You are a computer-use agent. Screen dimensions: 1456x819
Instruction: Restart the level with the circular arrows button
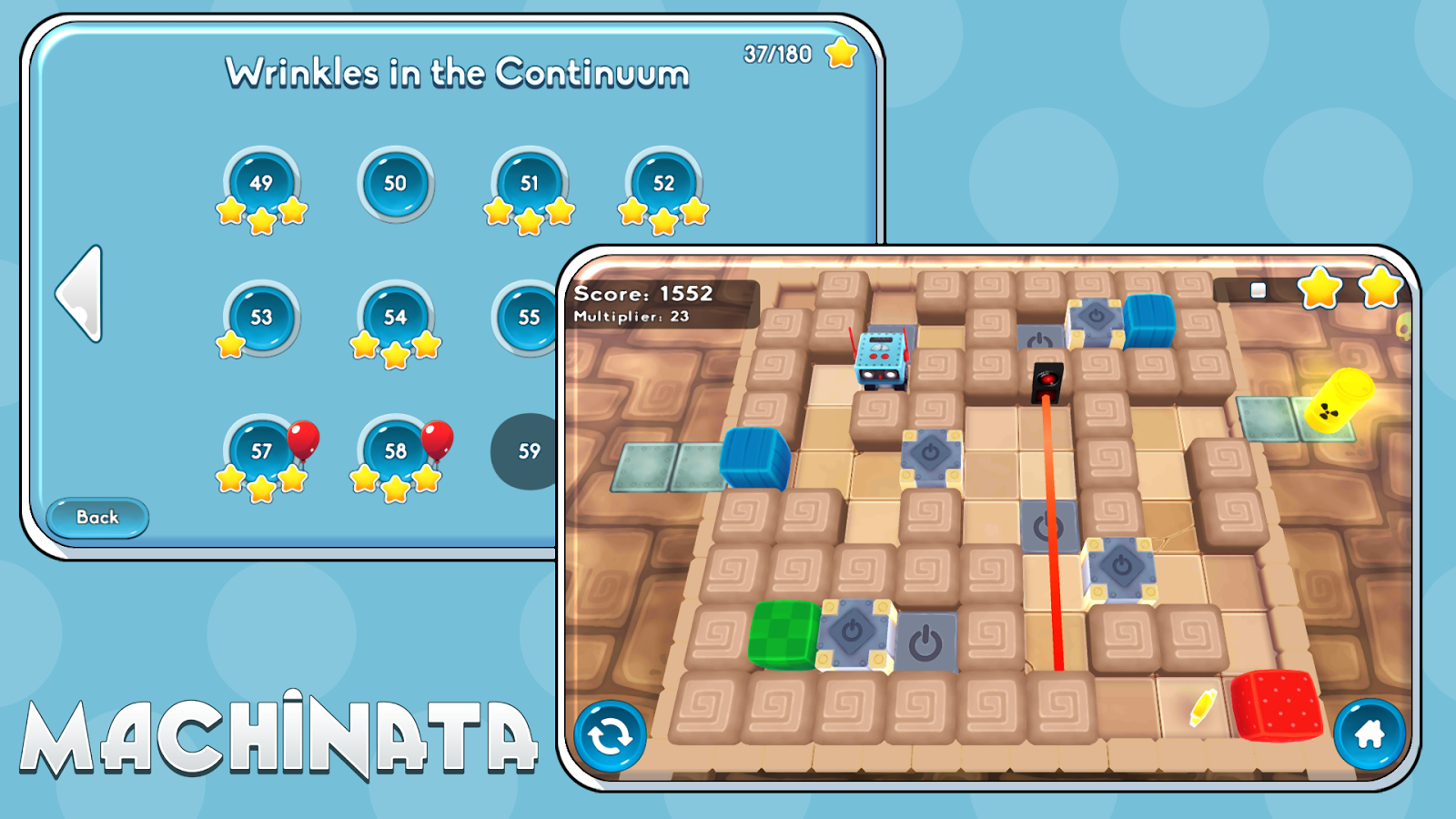point(610,735)
